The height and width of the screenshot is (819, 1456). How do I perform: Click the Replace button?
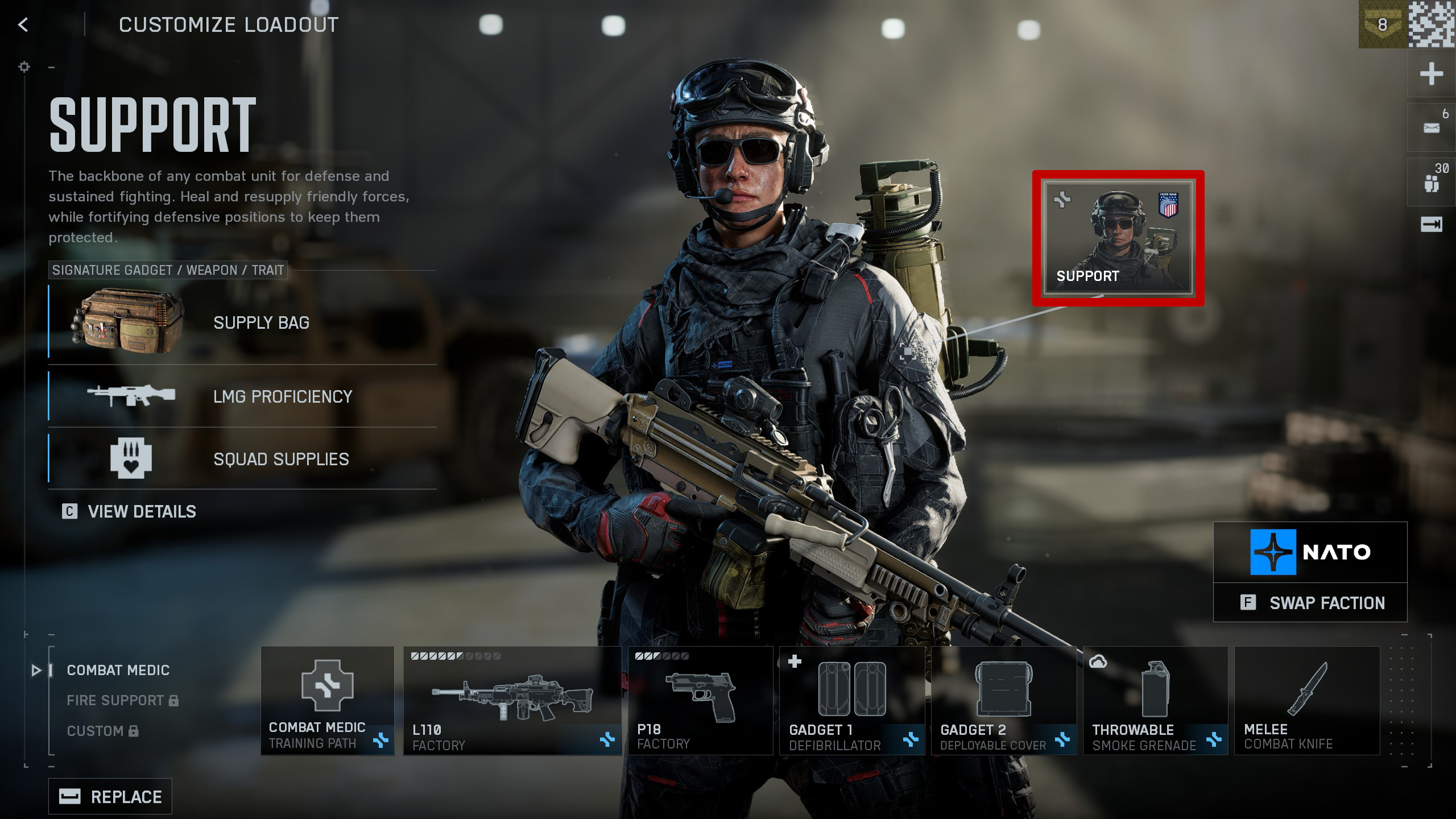110,796
